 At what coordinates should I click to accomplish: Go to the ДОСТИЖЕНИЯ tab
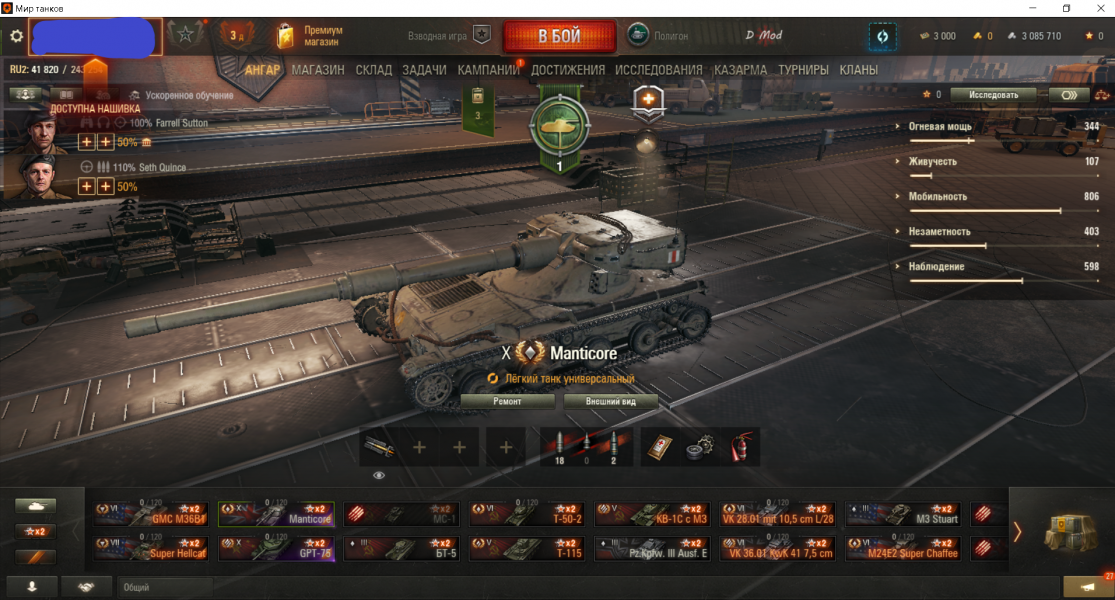568,70
